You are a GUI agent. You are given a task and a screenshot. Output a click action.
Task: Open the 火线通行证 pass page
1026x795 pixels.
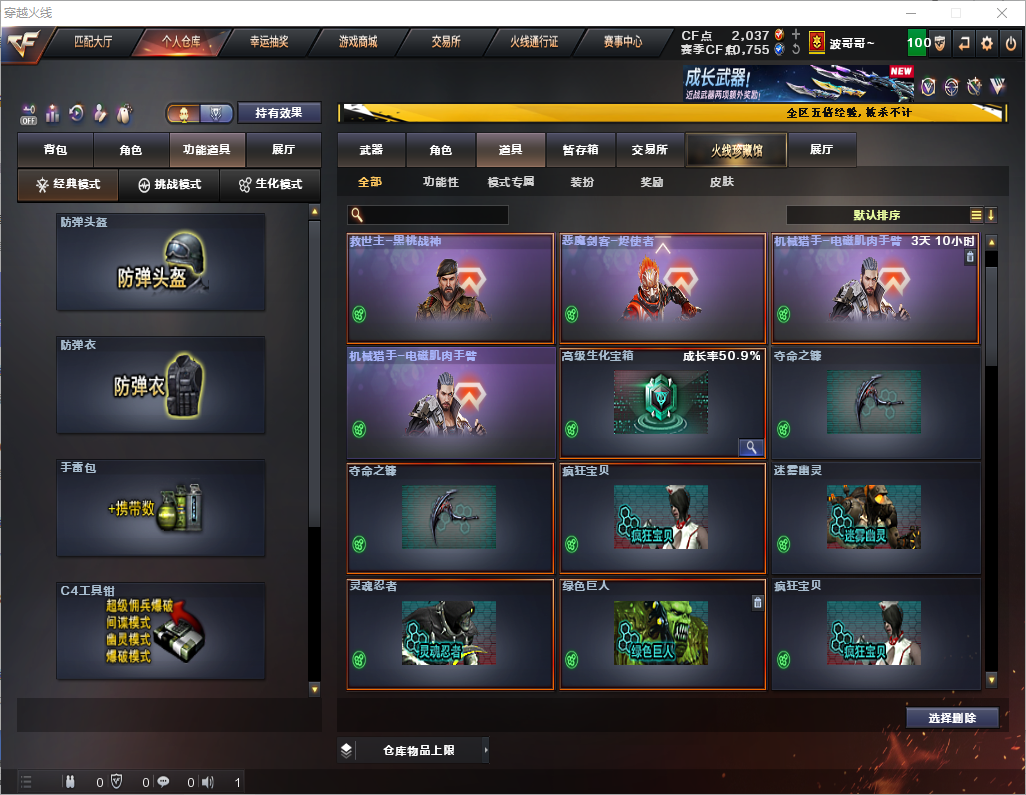[534, 42]
